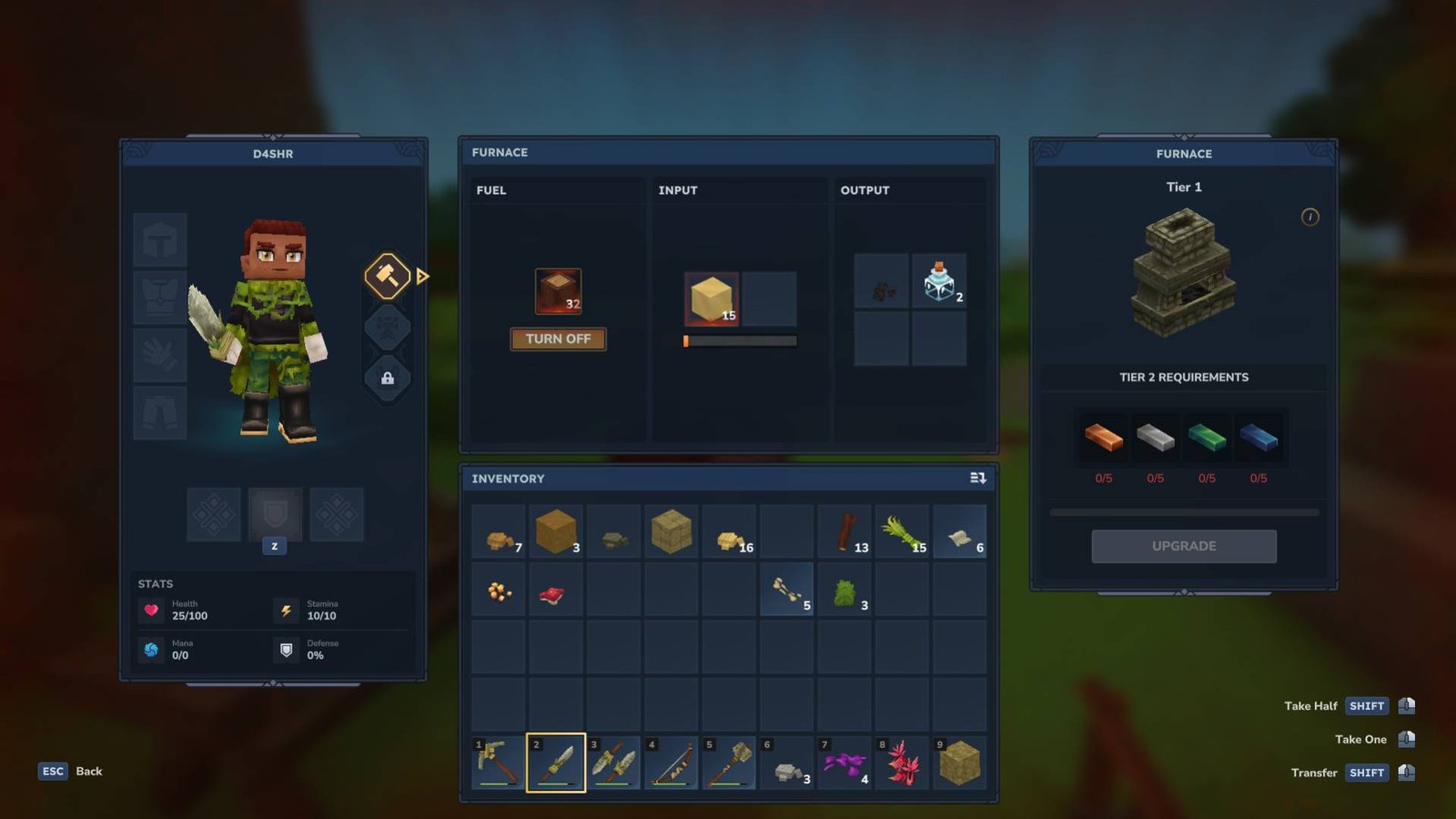Click the lock icon below the anvil
Image resolution: width=1456 pixels, height=819 pixels.
(387, 379)
